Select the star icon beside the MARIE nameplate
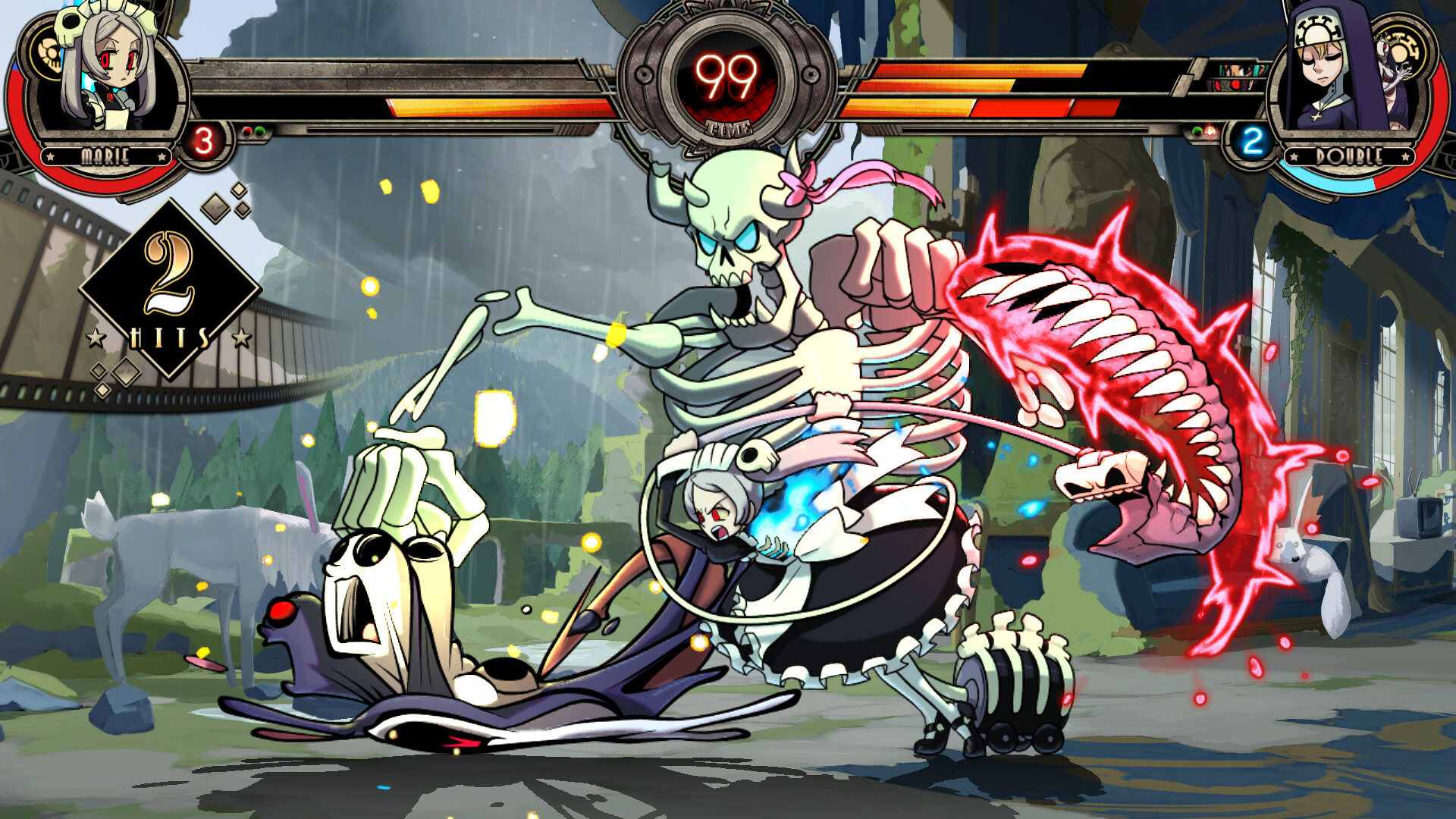1456x819 pixels. coord(50,155)
